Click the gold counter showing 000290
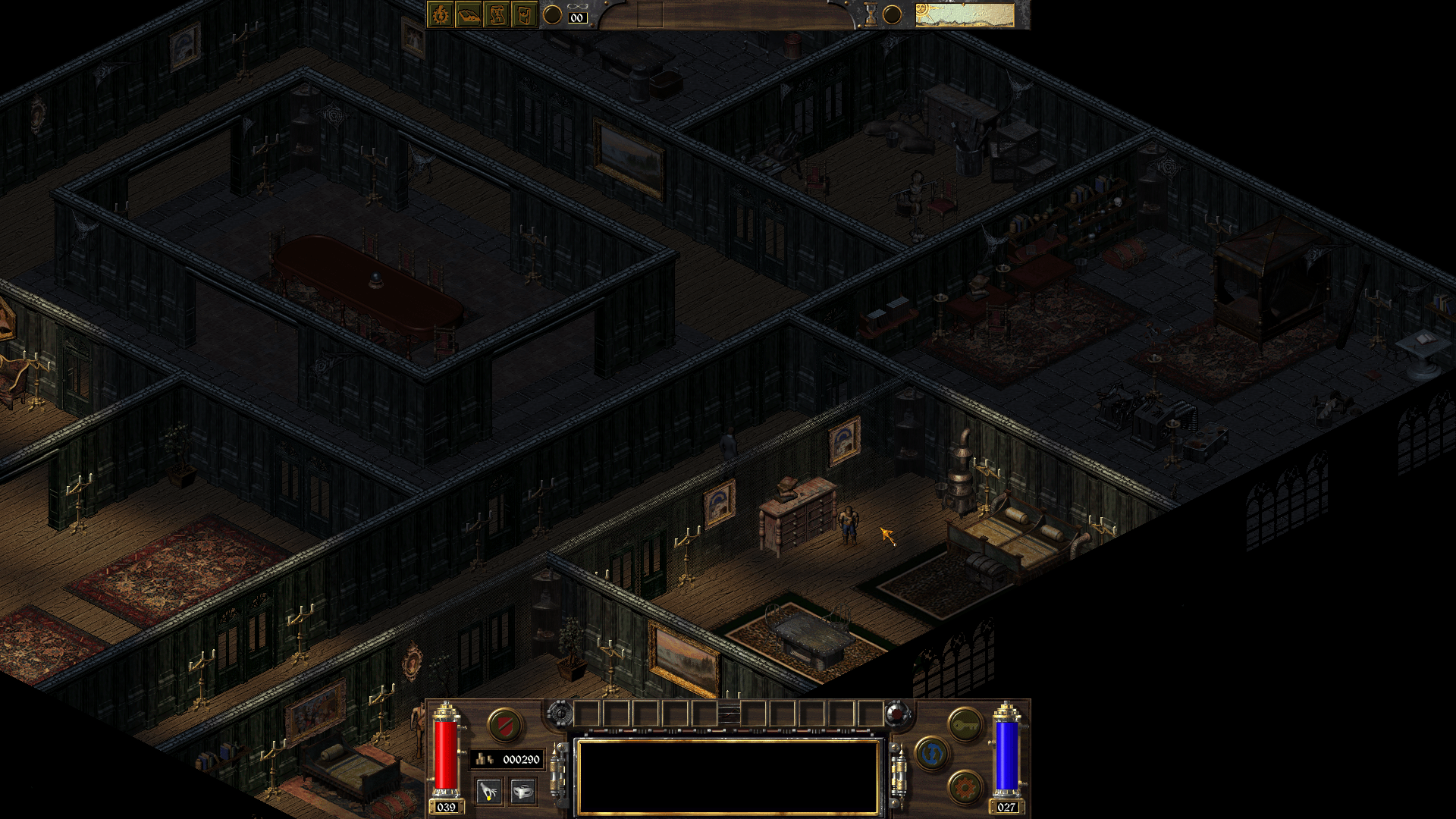The height and width of the screenshot is (819, 1456). click(508, 759)
